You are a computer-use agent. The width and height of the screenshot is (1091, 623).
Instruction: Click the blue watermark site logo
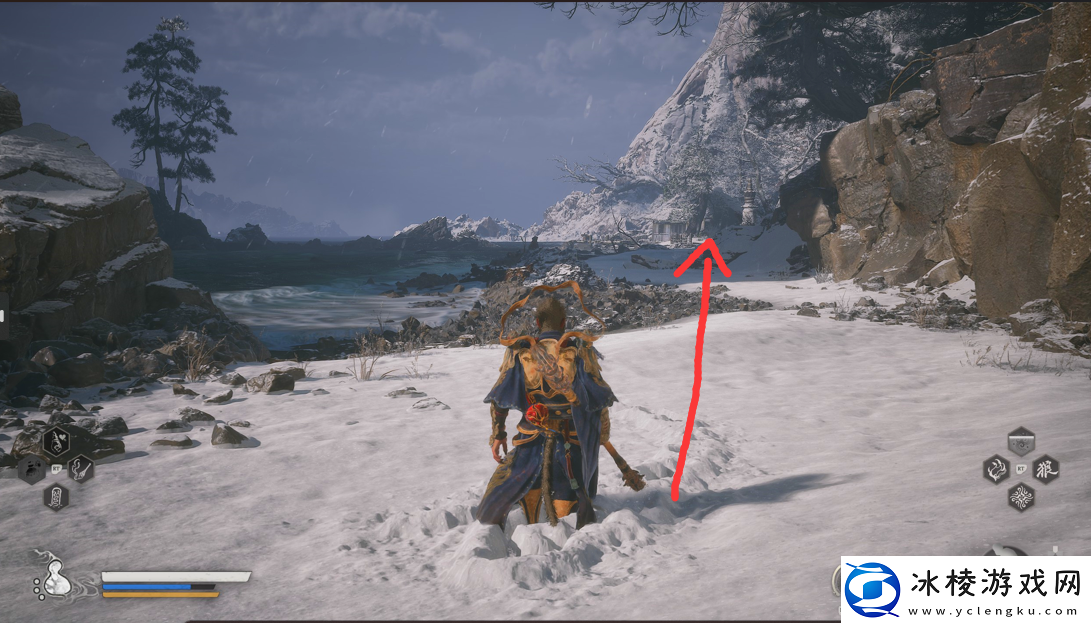[x=871, y=587]
